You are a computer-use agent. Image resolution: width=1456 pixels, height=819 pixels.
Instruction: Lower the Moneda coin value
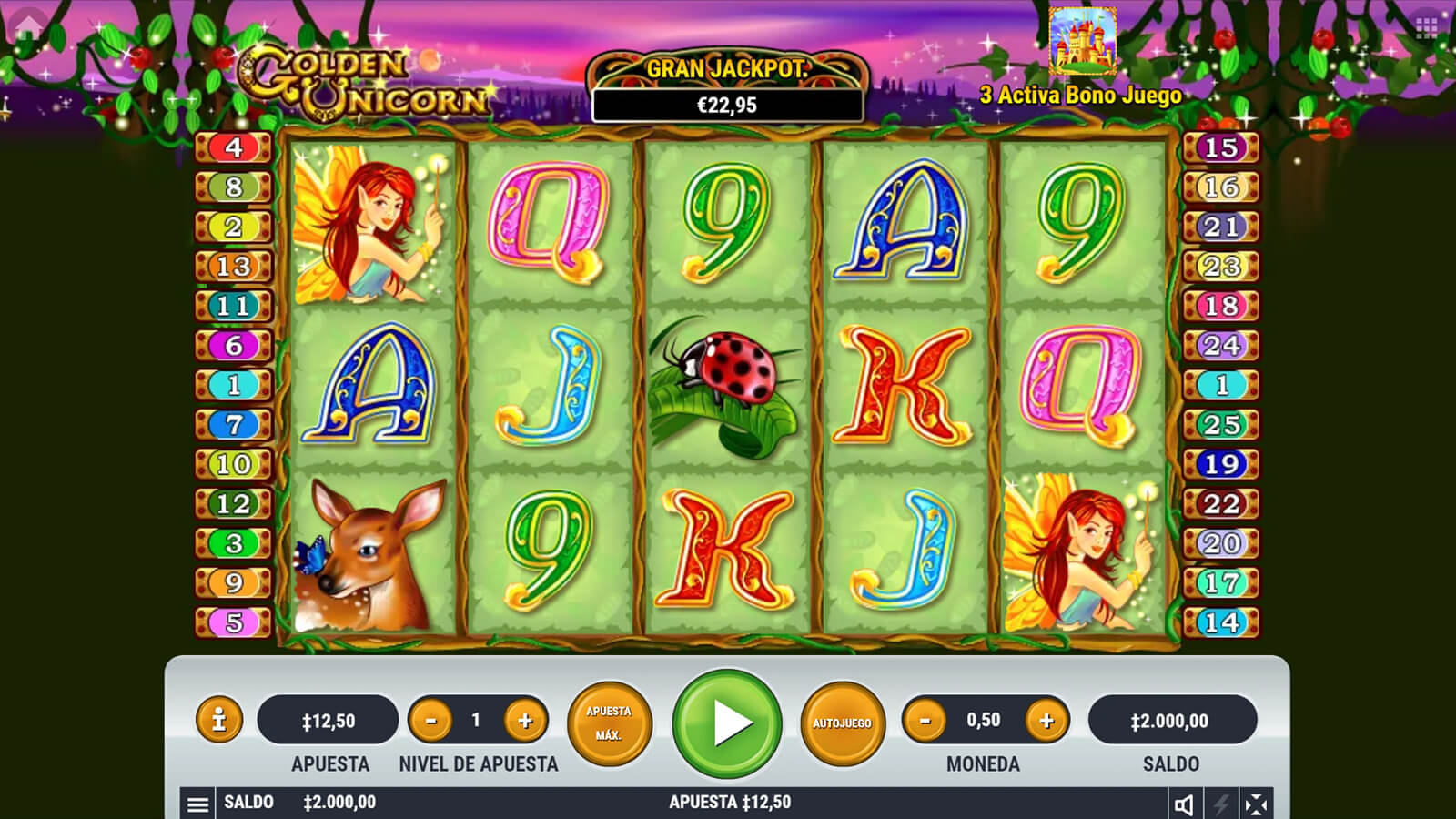pos(925,721)
